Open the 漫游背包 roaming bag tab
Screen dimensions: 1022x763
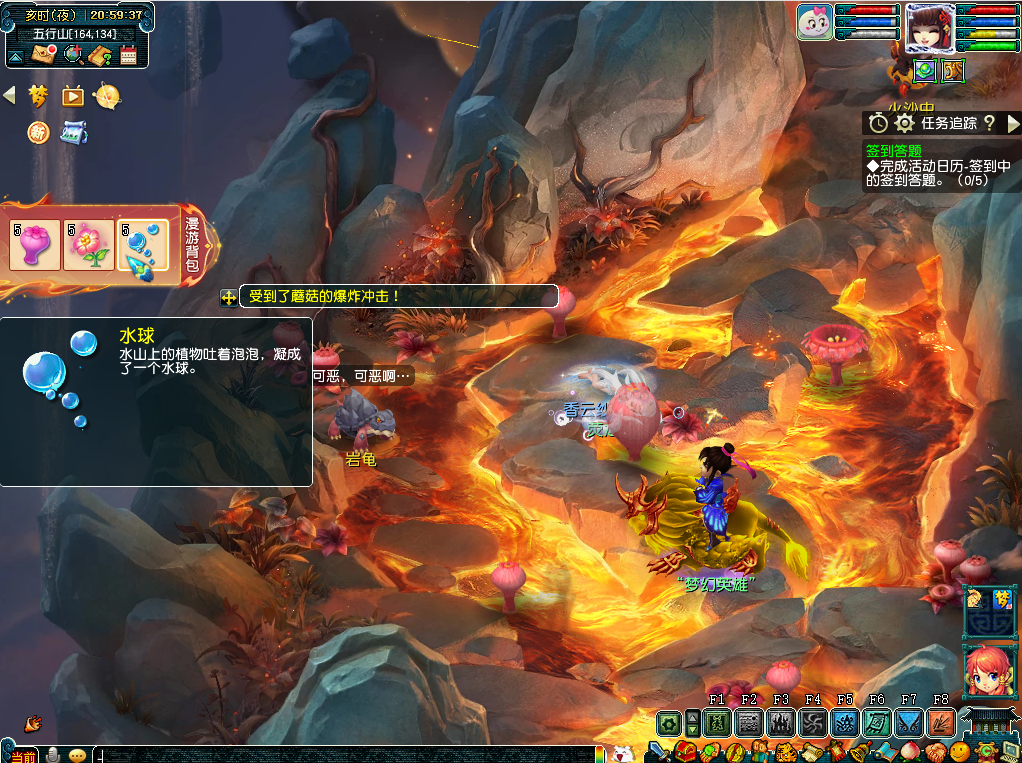(x=193, y=246)
